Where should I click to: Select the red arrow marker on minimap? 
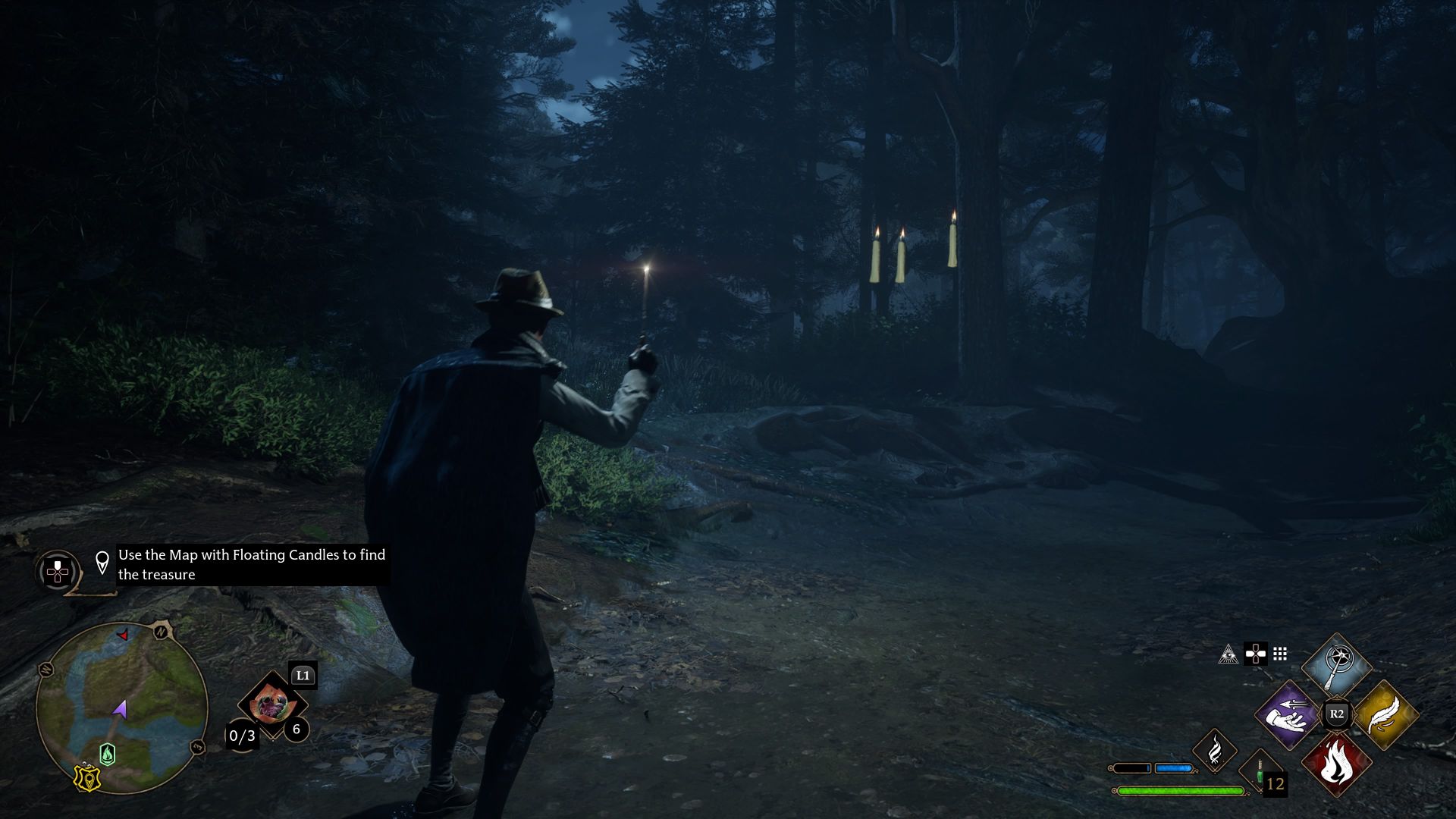pos(123,635)
